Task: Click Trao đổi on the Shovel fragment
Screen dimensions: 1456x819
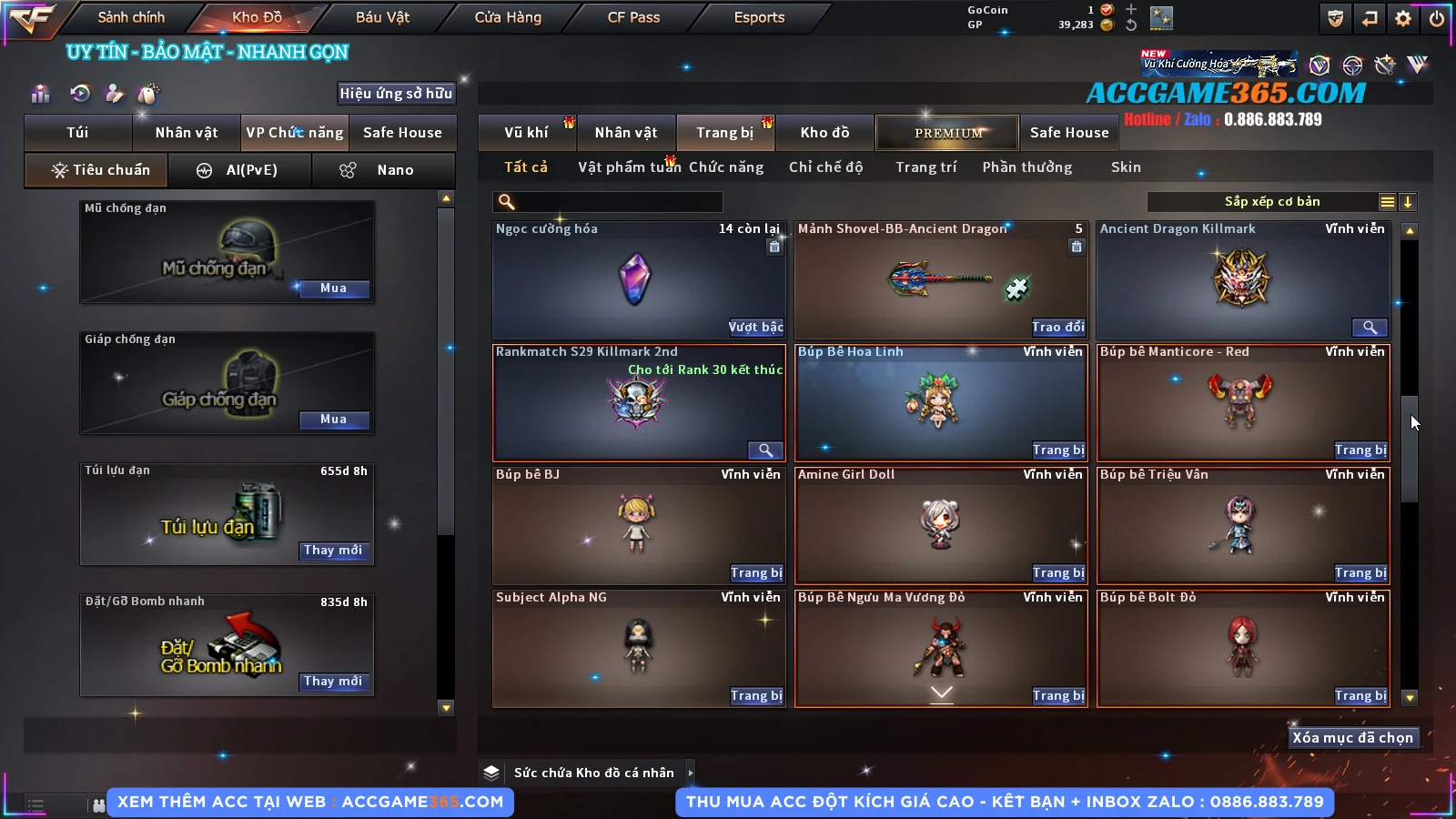Action: coord(1057,328)
